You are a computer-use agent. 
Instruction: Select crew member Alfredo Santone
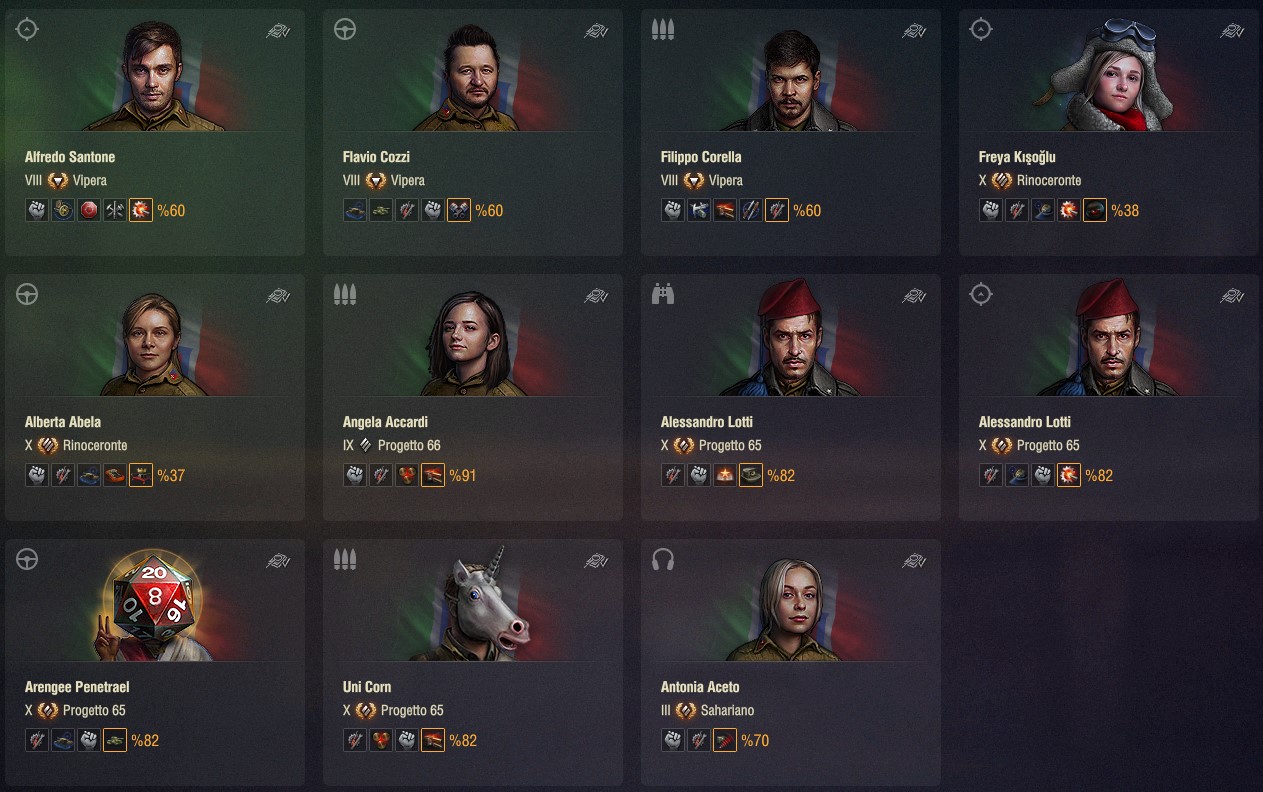tap(155, 133)
